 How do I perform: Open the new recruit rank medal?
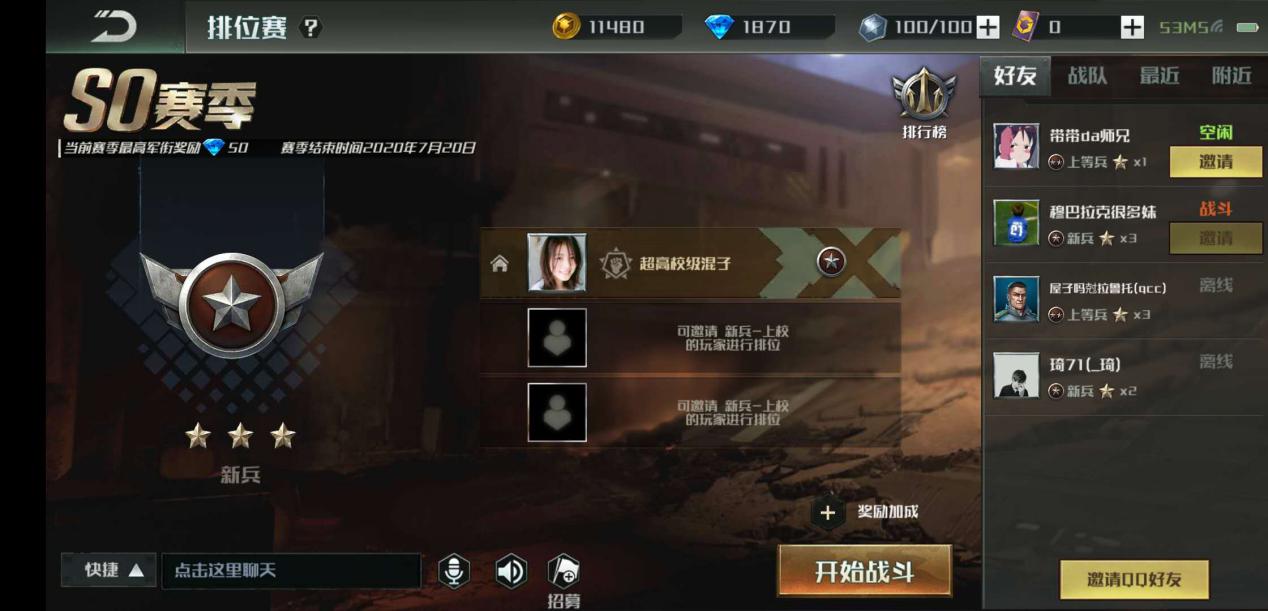click(231, 304)
